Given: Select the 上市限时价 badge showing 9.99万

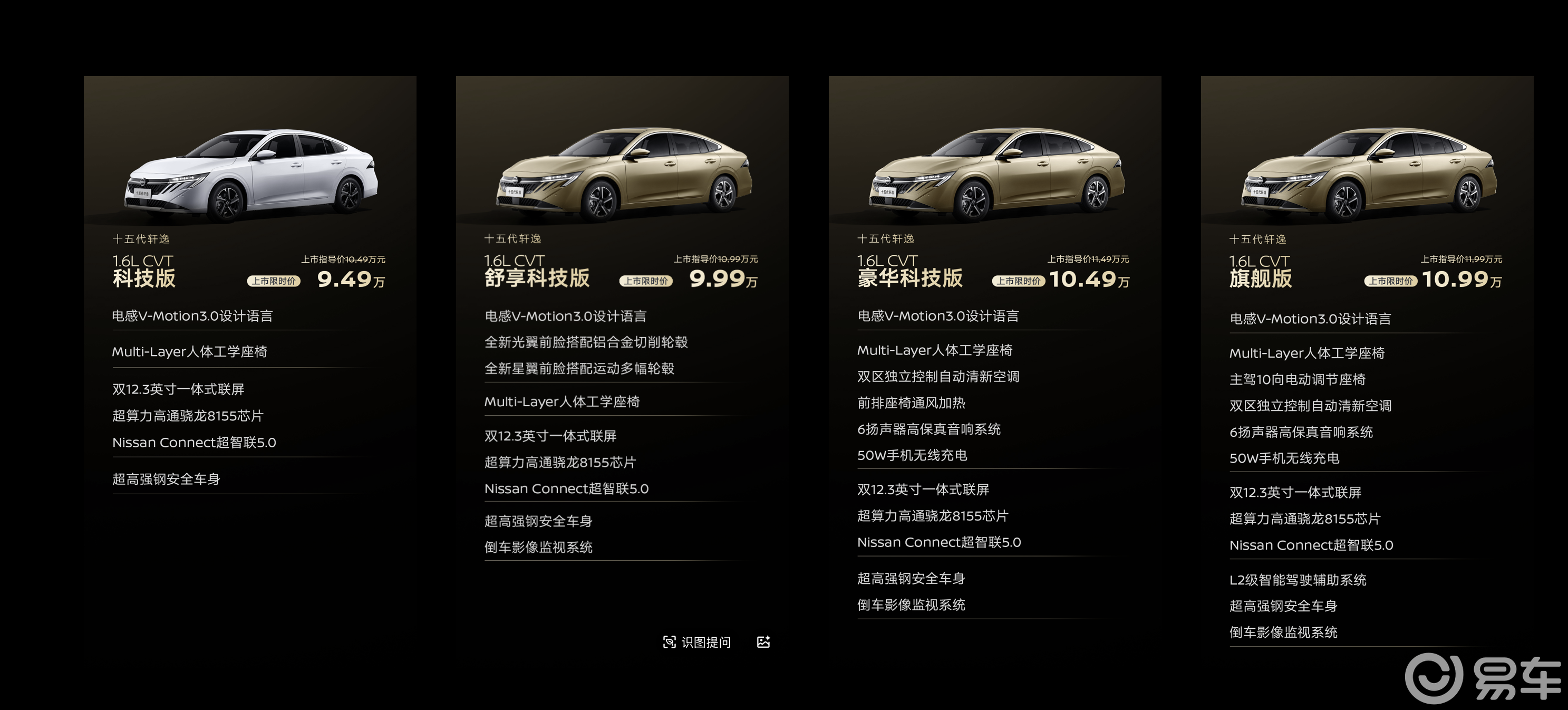Looking at the screenshot, I should (x=647, y=281).
